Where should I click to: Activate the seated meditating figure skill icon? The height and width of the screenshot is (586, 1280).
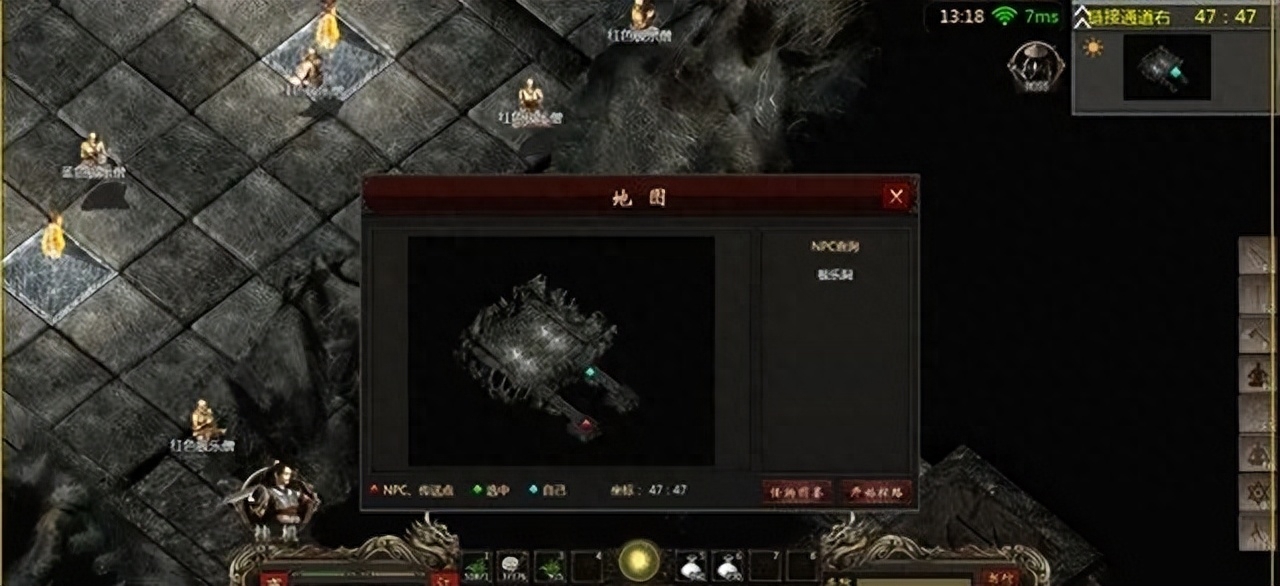point(1256,374)
